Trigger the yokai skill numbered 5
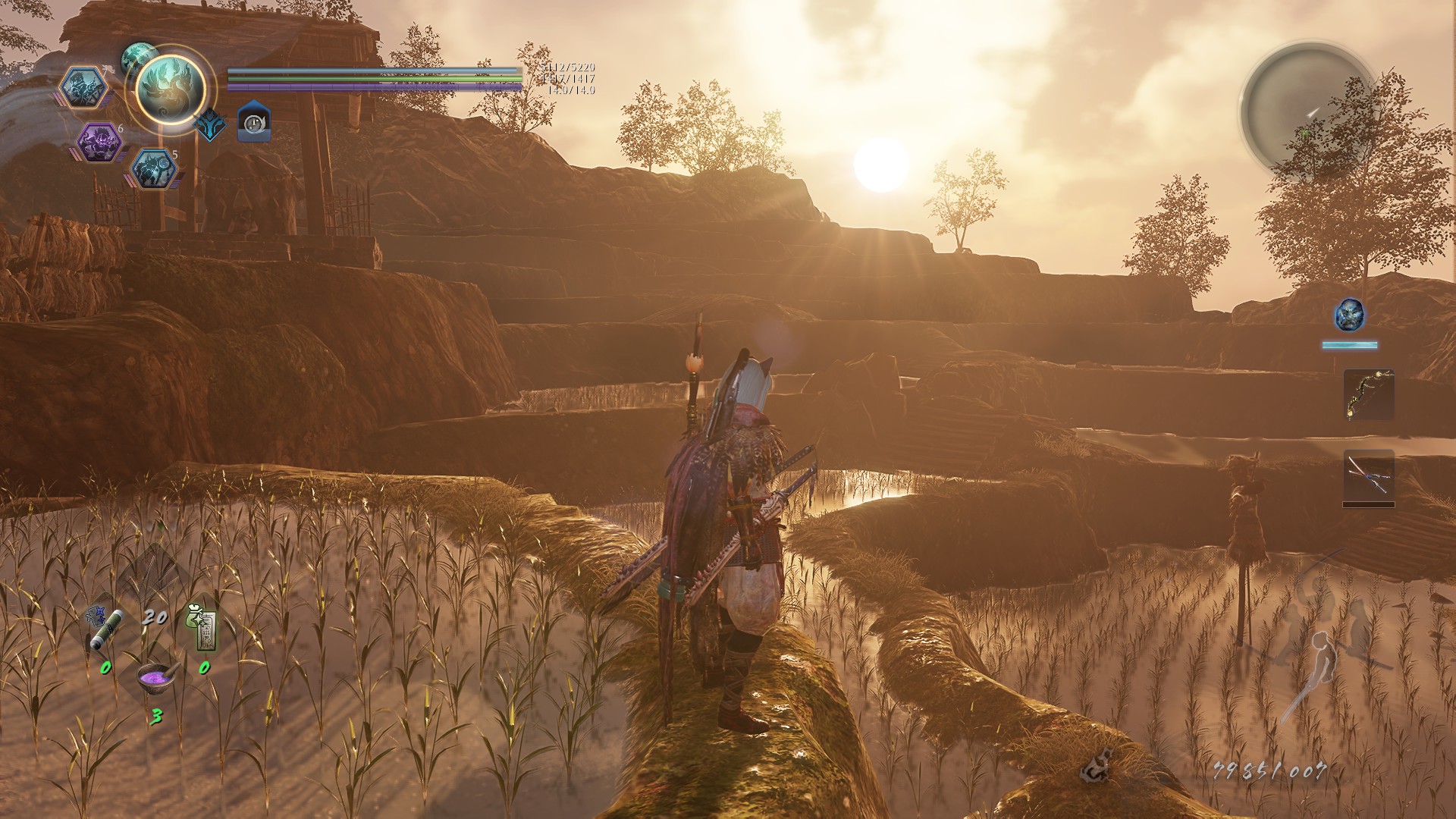 [154, 168]
